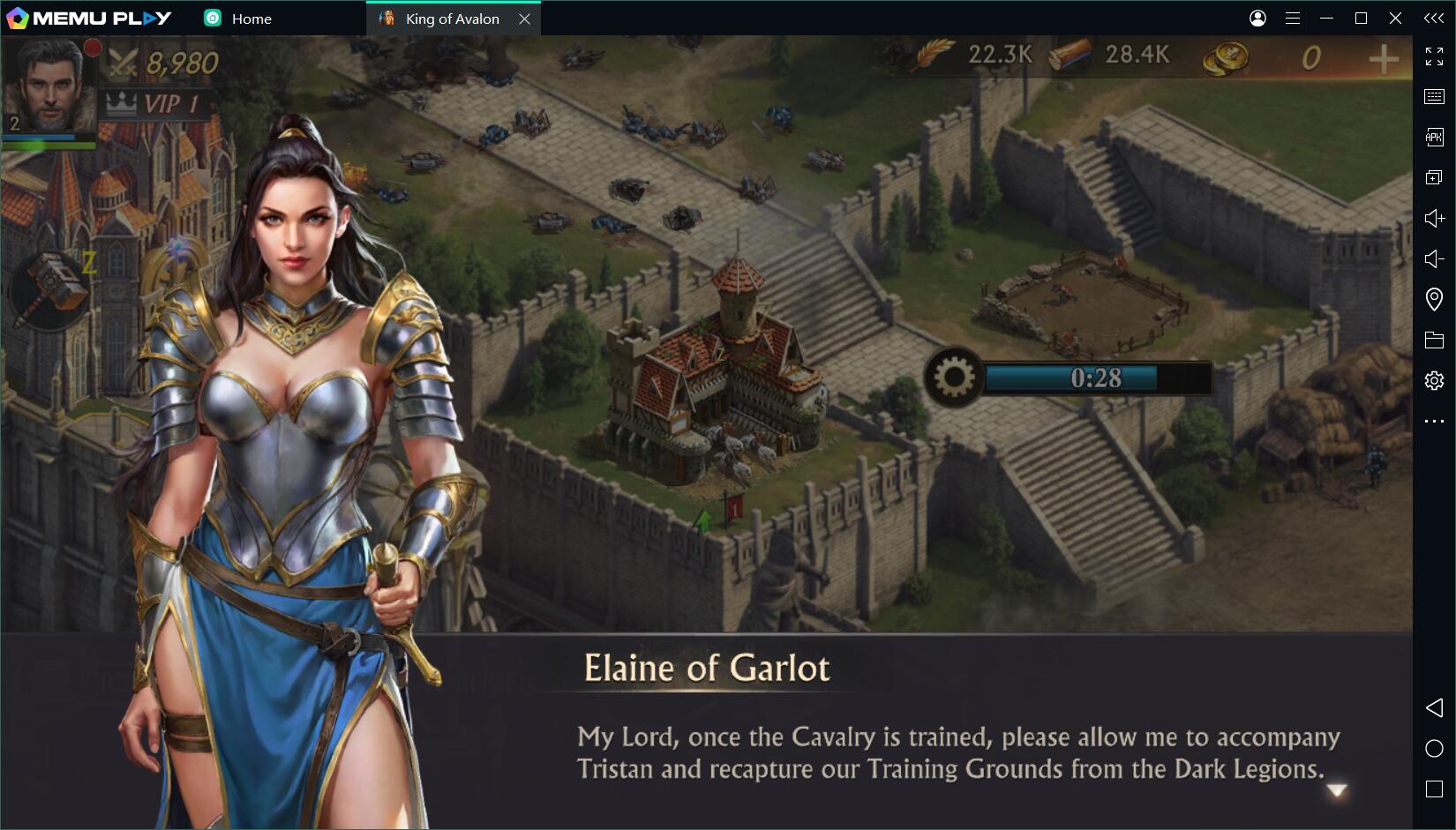1456x830 pixels.
Task: Close the King of Avalon tab
Action: coord(524,19)
